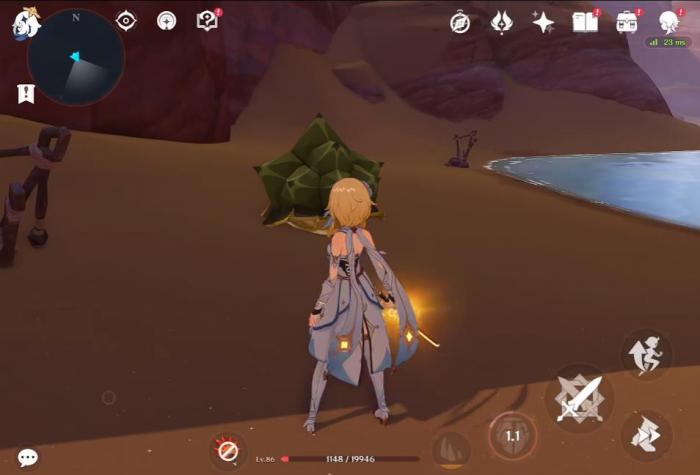Open the Battle Pass emblem icon

coord(502,23)
